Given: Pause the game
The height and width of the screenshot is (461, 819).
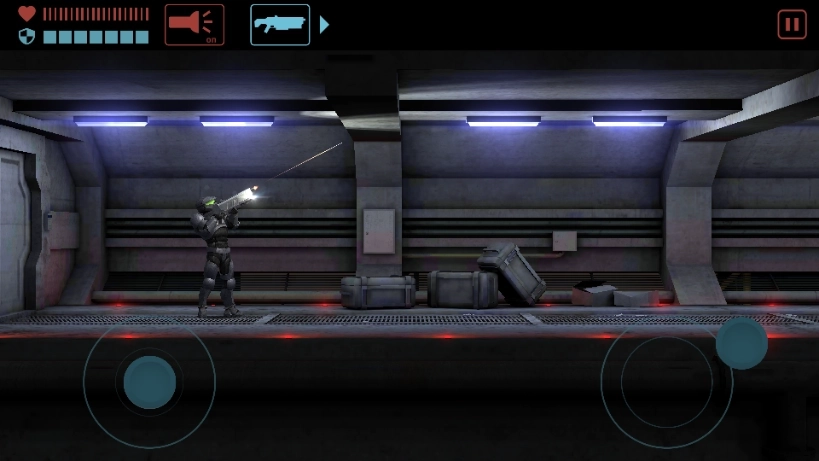Looking at the screenshot, I should pyautogui.click(x=791, y=24).
